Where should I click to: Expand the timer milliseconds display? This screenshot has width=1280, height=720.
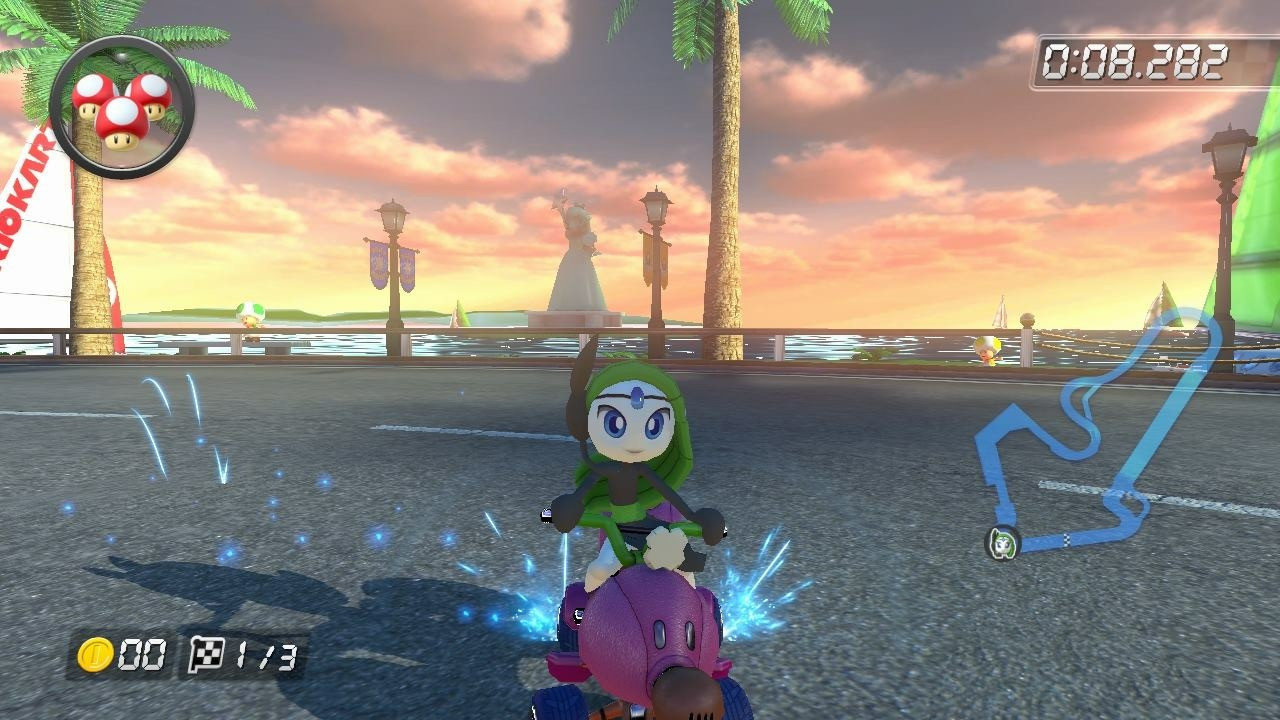click(x=1185, y=60)
